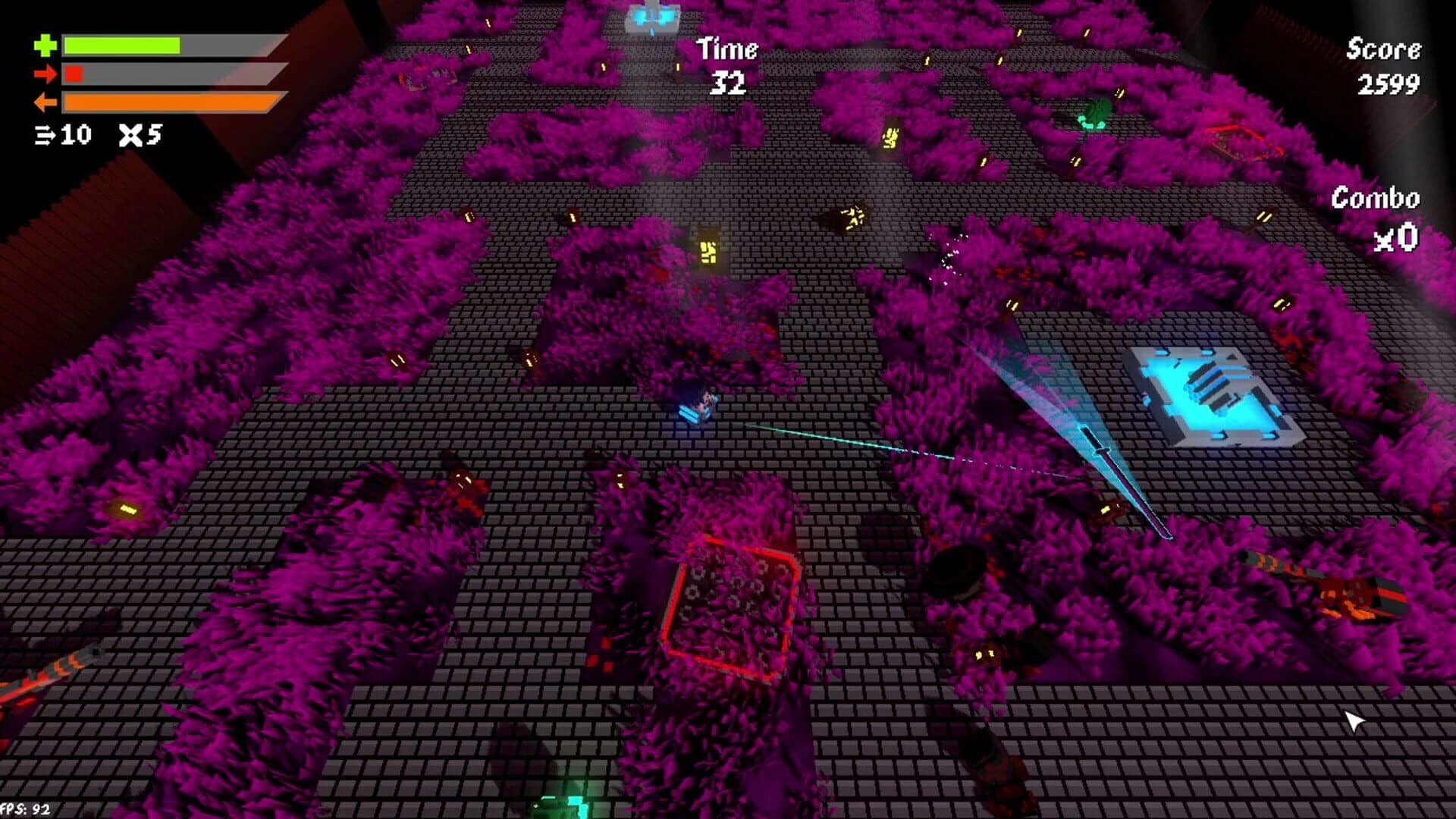This screenshot has width=1456, height=819.
Task: Click the green plus health icon
Action: point(46,45)
